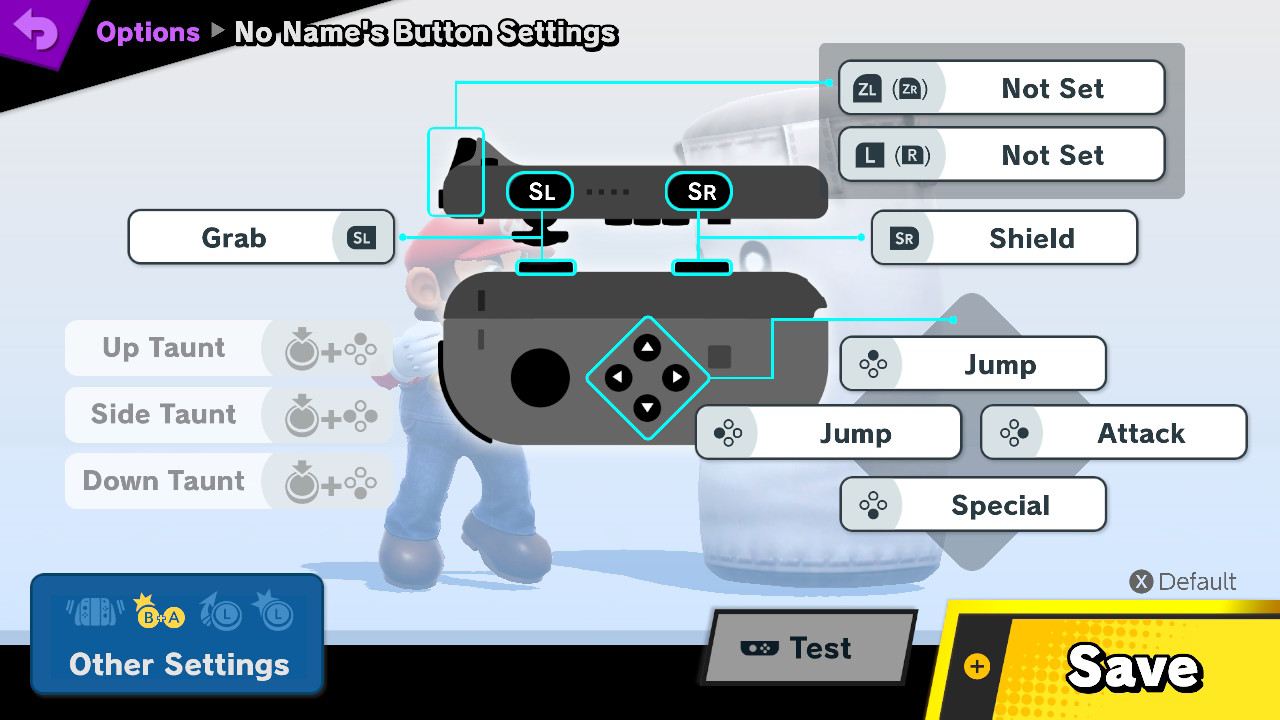
Task: Open the Other Settings panel
Action: coord(177,664)
